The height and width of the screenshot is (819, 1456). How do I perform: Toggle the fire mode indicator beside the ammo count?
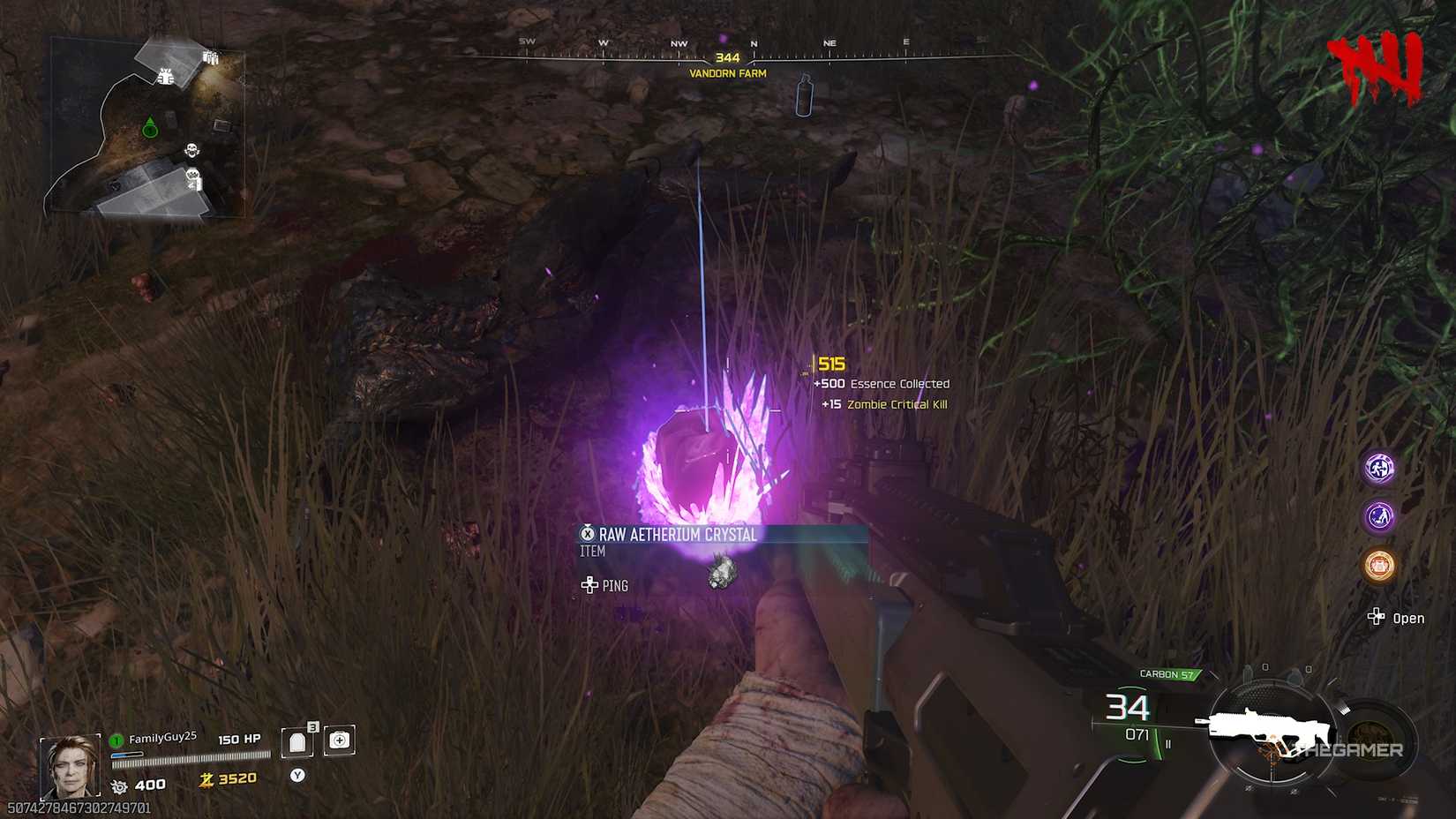1168,744
